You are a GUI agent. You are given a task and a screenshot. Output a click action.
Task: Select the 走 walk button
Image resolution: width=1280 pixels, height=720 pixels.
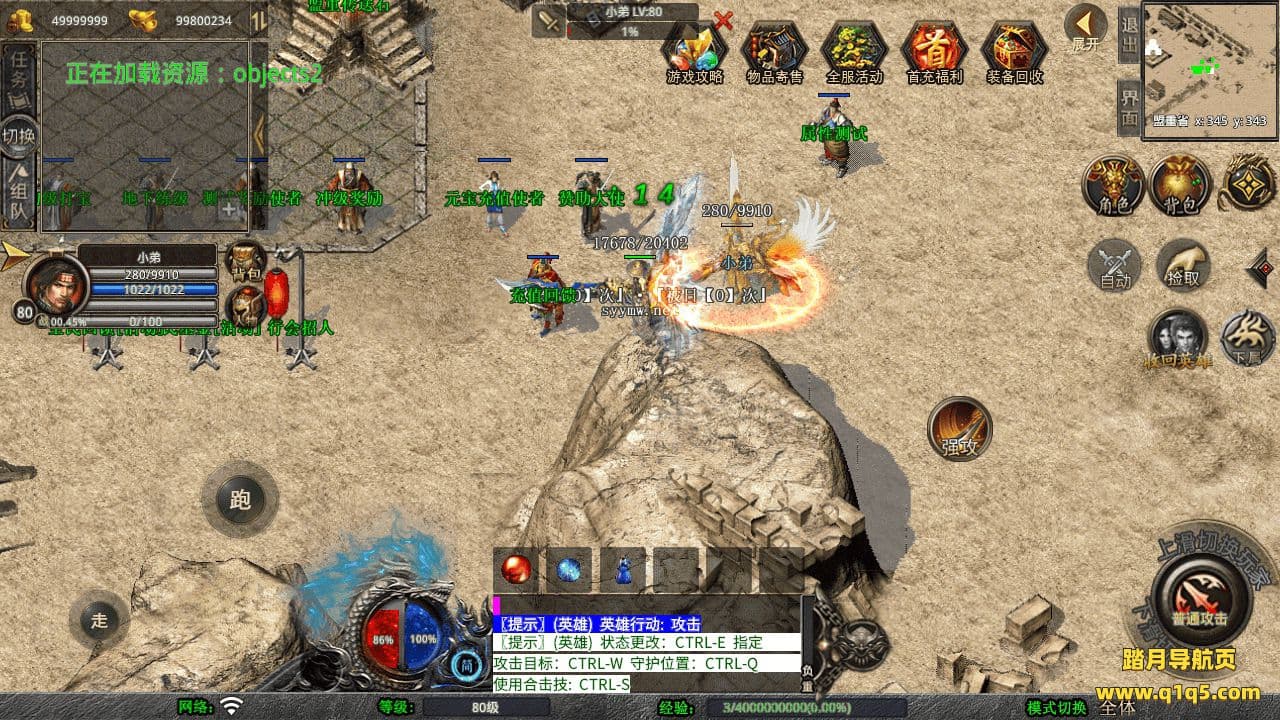coord(99,619)
